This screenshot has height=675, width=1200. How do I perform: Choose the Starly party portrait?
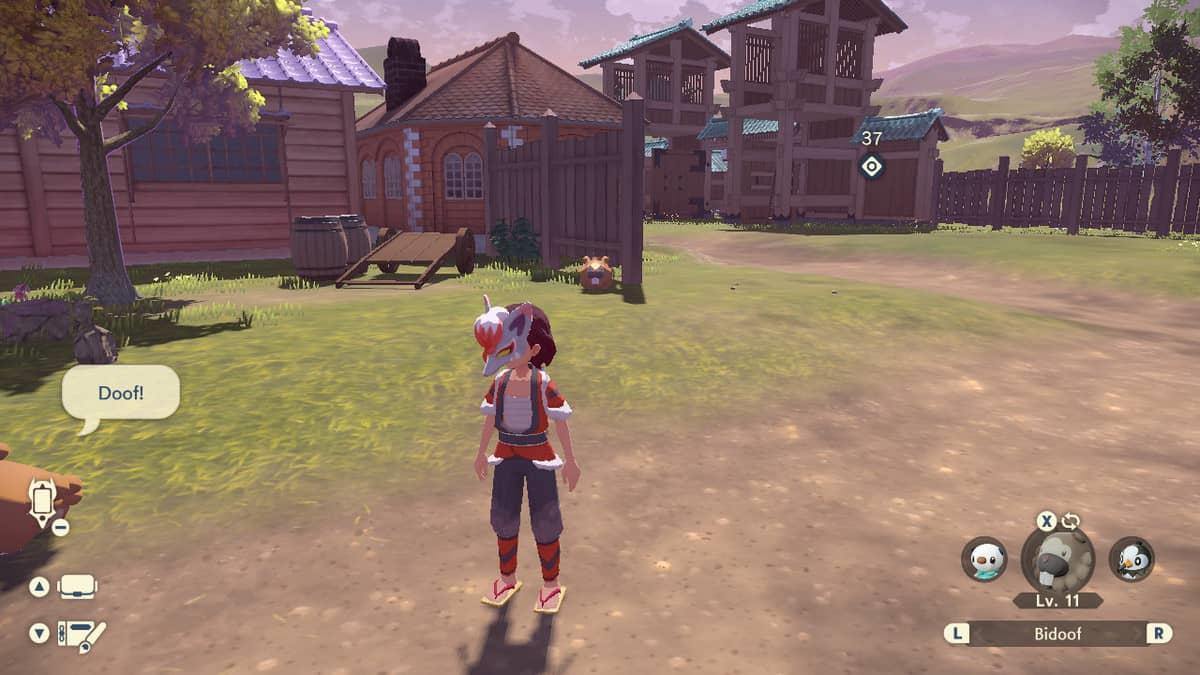tap(1131, 559)
